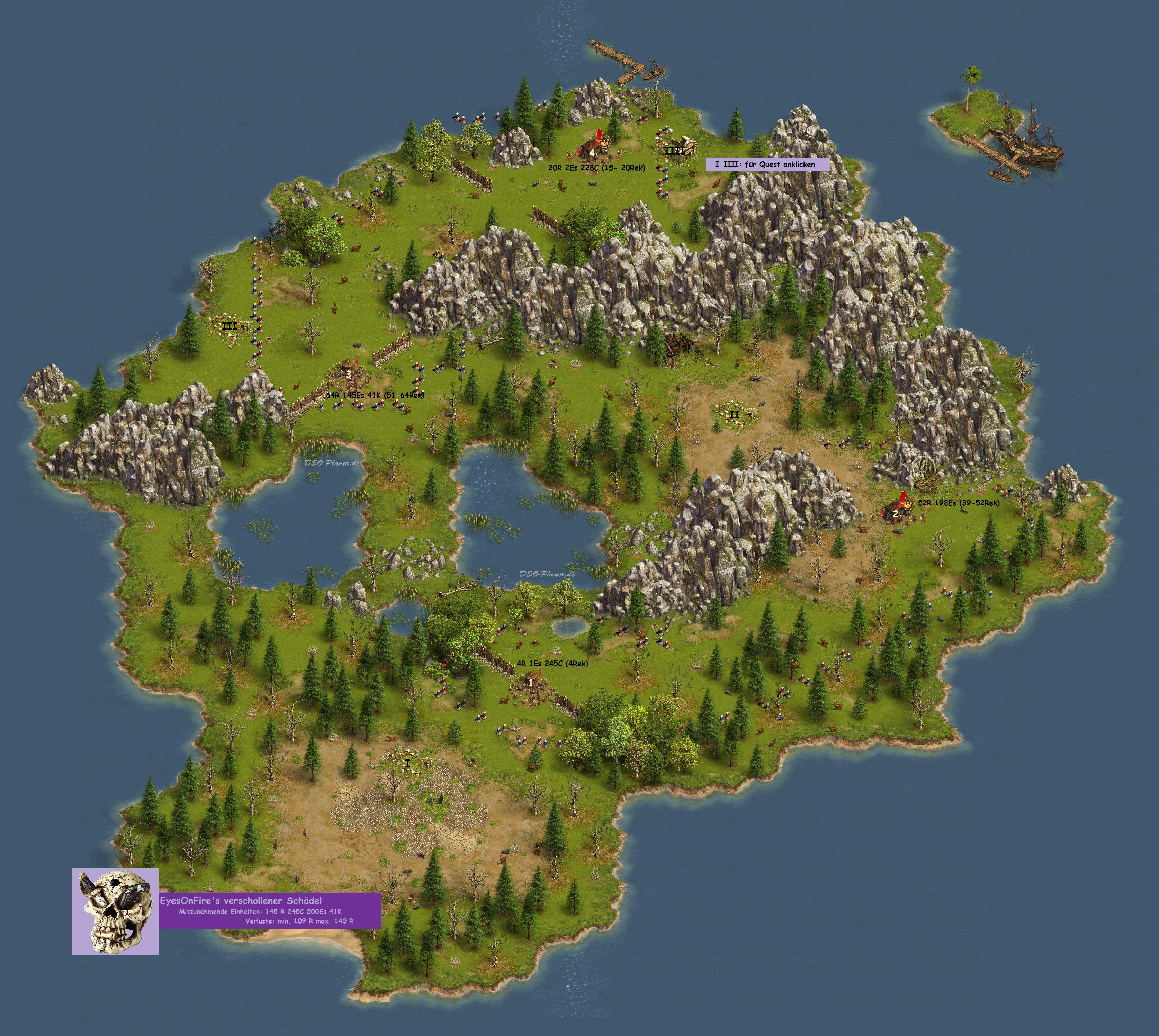Choose enemy camp marker number 3
Viewport: 1159px width, 1036px height.
[x=348, y=373]
